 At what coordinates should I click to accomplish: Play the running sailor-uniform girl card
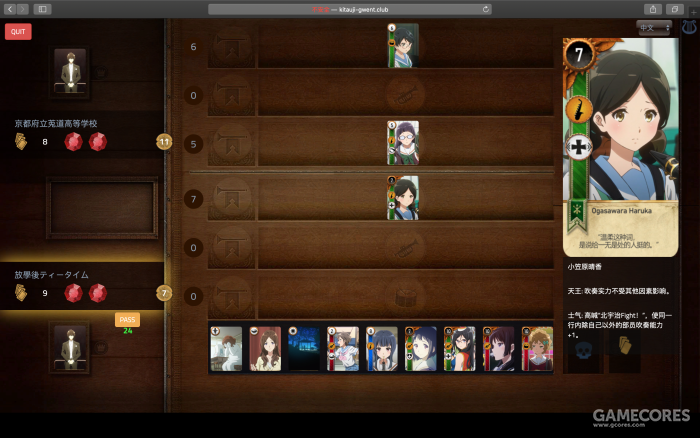343,349
